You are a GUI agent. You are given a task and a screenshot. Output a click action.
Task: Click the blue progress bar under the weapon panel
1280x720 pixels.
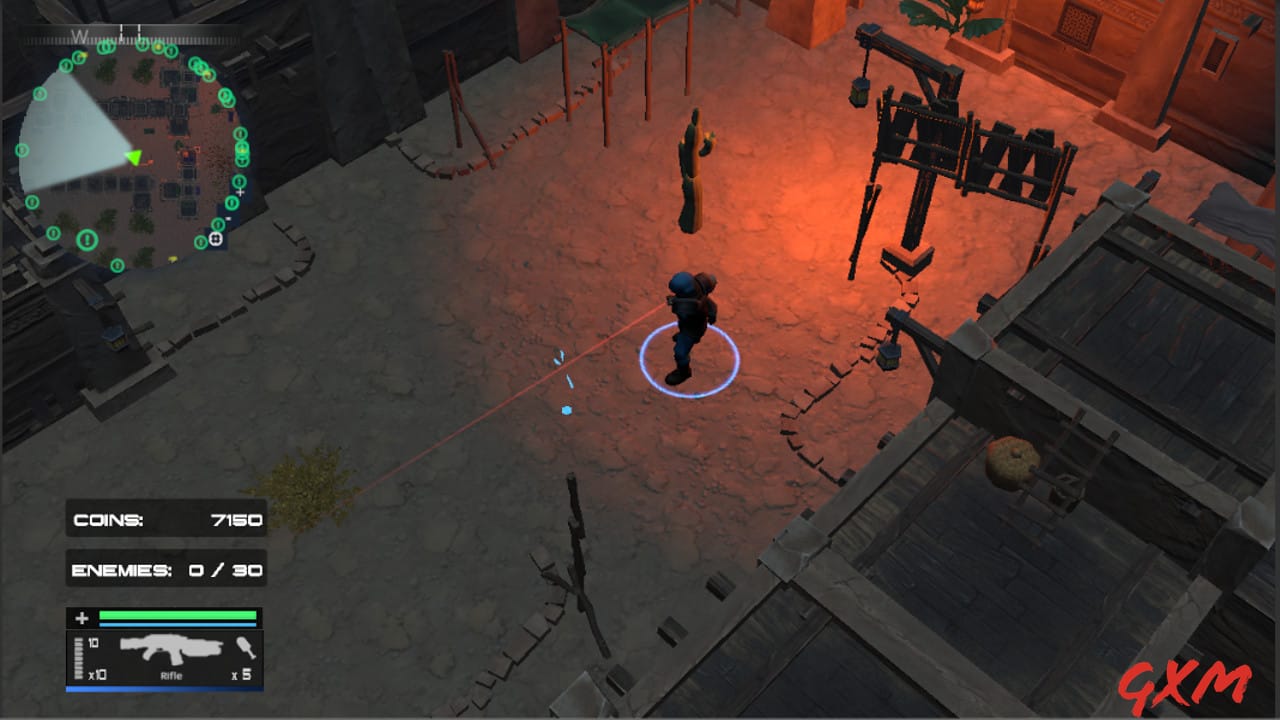pos(165,688)
